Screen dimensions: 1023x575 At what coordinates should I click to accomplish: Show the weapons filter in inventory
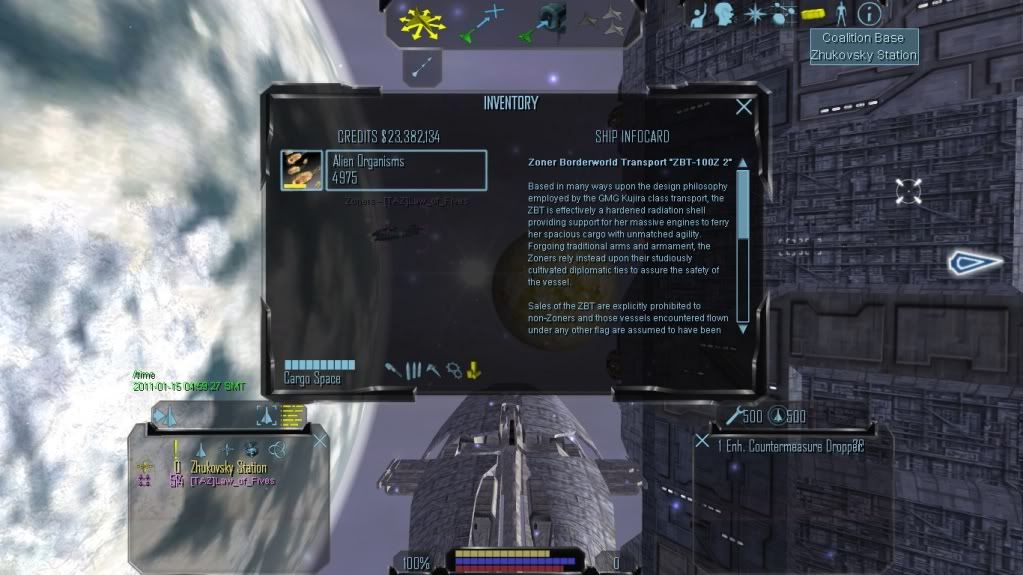pyautogui.click(x=394, y=370)
